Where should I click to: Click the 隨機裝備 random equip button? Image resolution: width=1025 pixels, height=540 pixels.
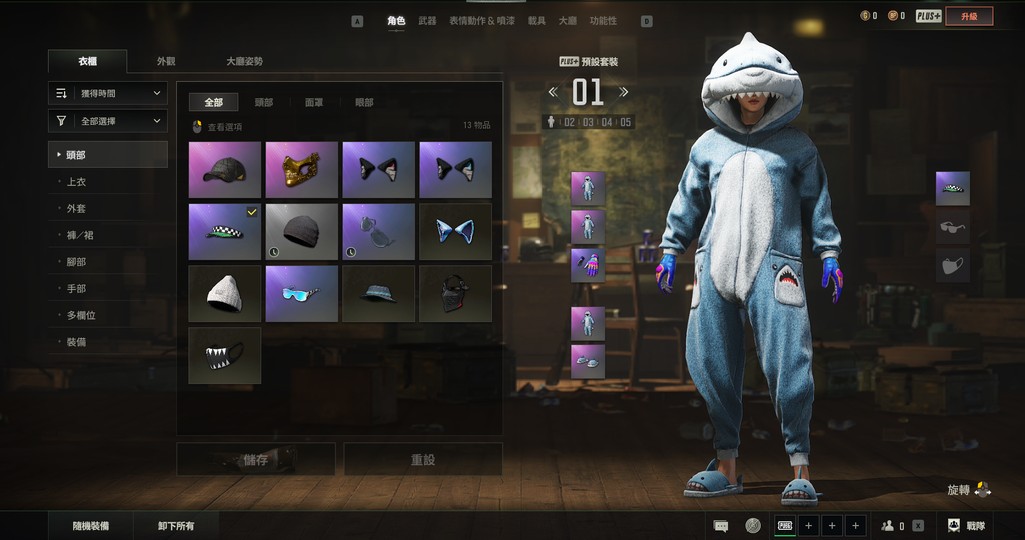pyautogui.click(x=91, y=526)
